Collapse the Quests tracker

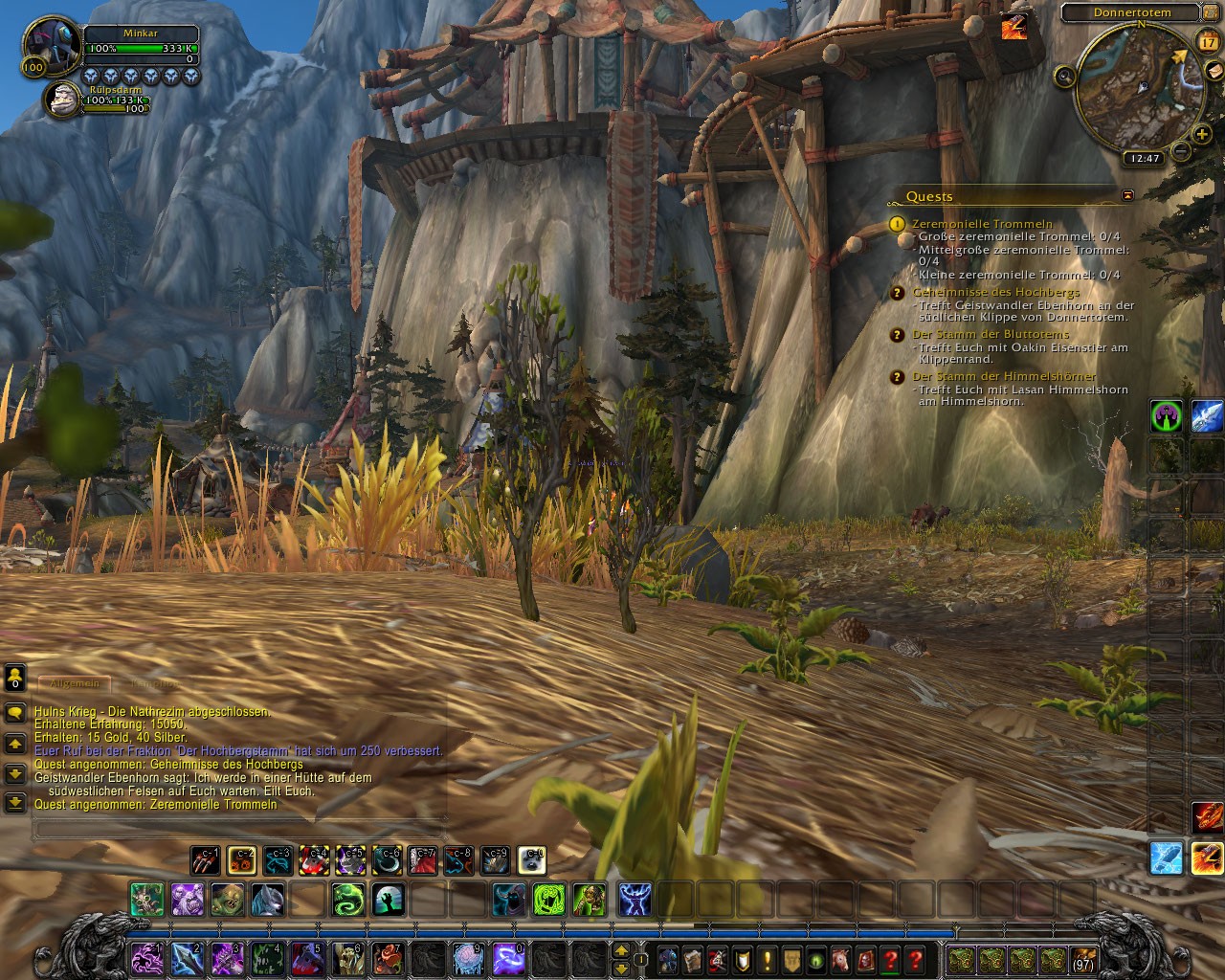pyautogui.click(x=1127, y=195)
